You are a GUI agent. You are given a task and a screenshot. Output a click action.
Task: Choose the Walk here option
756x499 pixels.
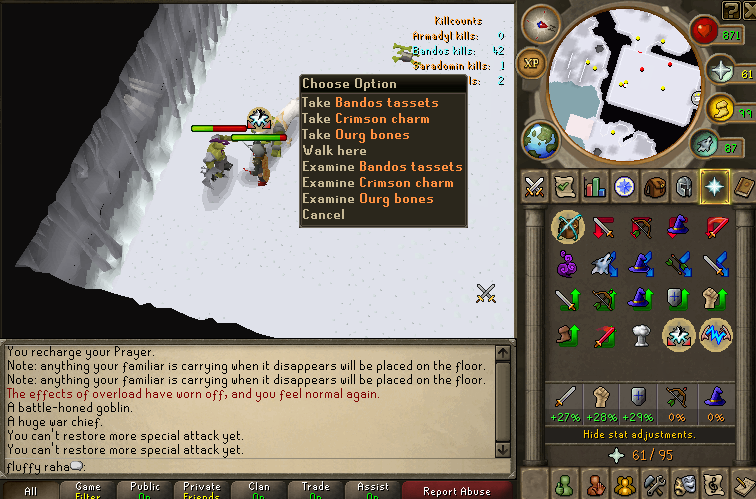(x=334, y=151)
